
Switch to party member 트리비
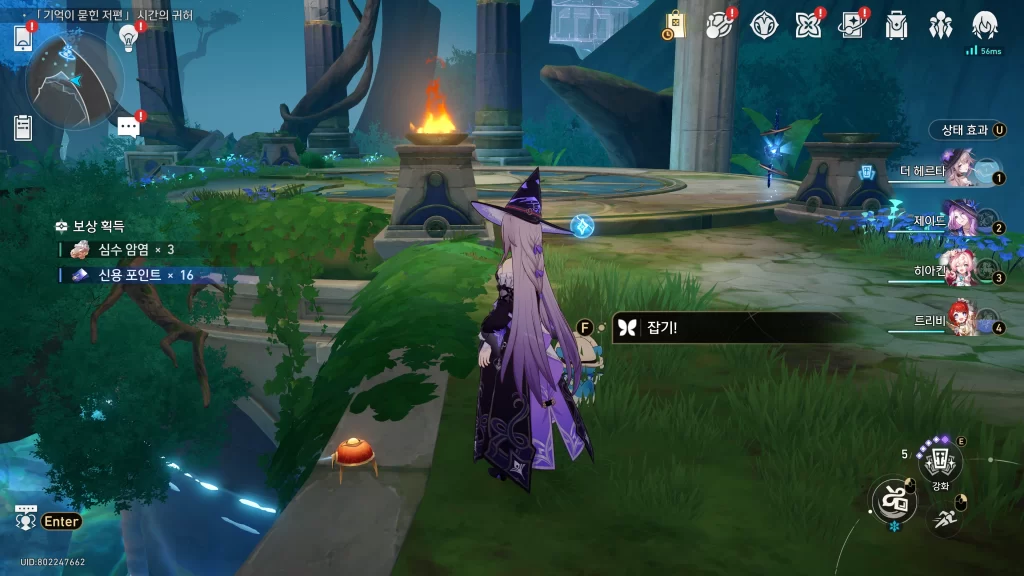coord(962,320)
